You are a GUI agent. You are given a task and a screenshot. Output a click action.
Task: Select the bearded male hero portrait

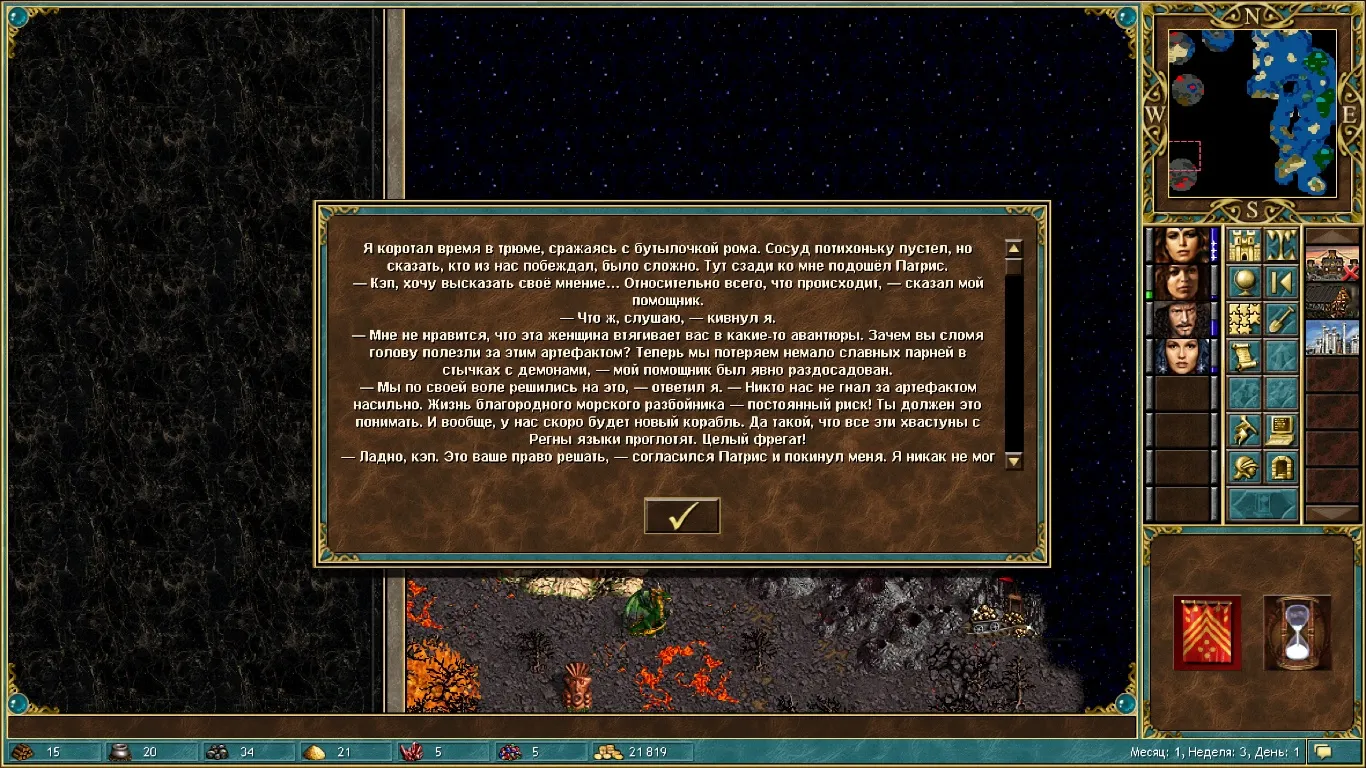click(1182, 320)
